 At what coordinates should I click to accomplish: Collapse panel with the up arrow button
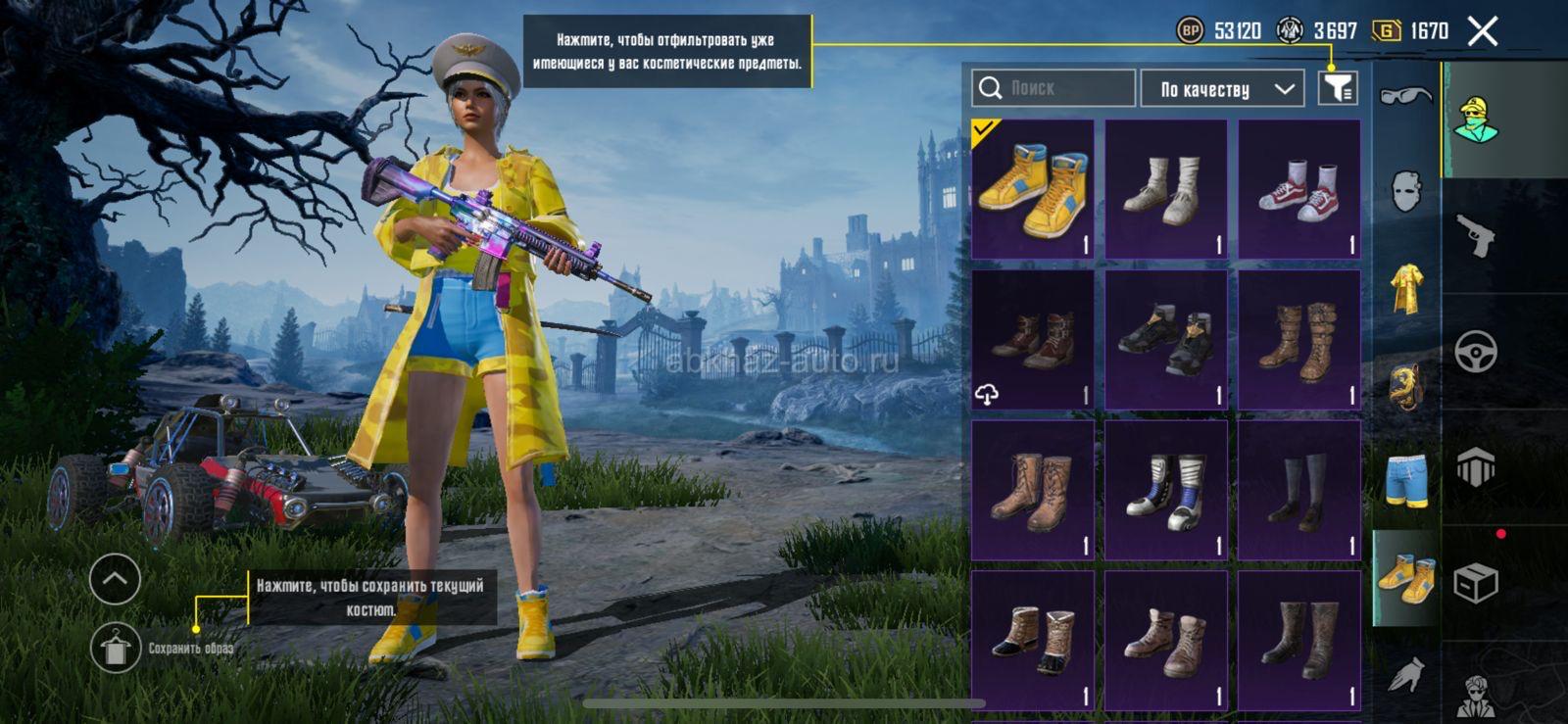point(115,579)
